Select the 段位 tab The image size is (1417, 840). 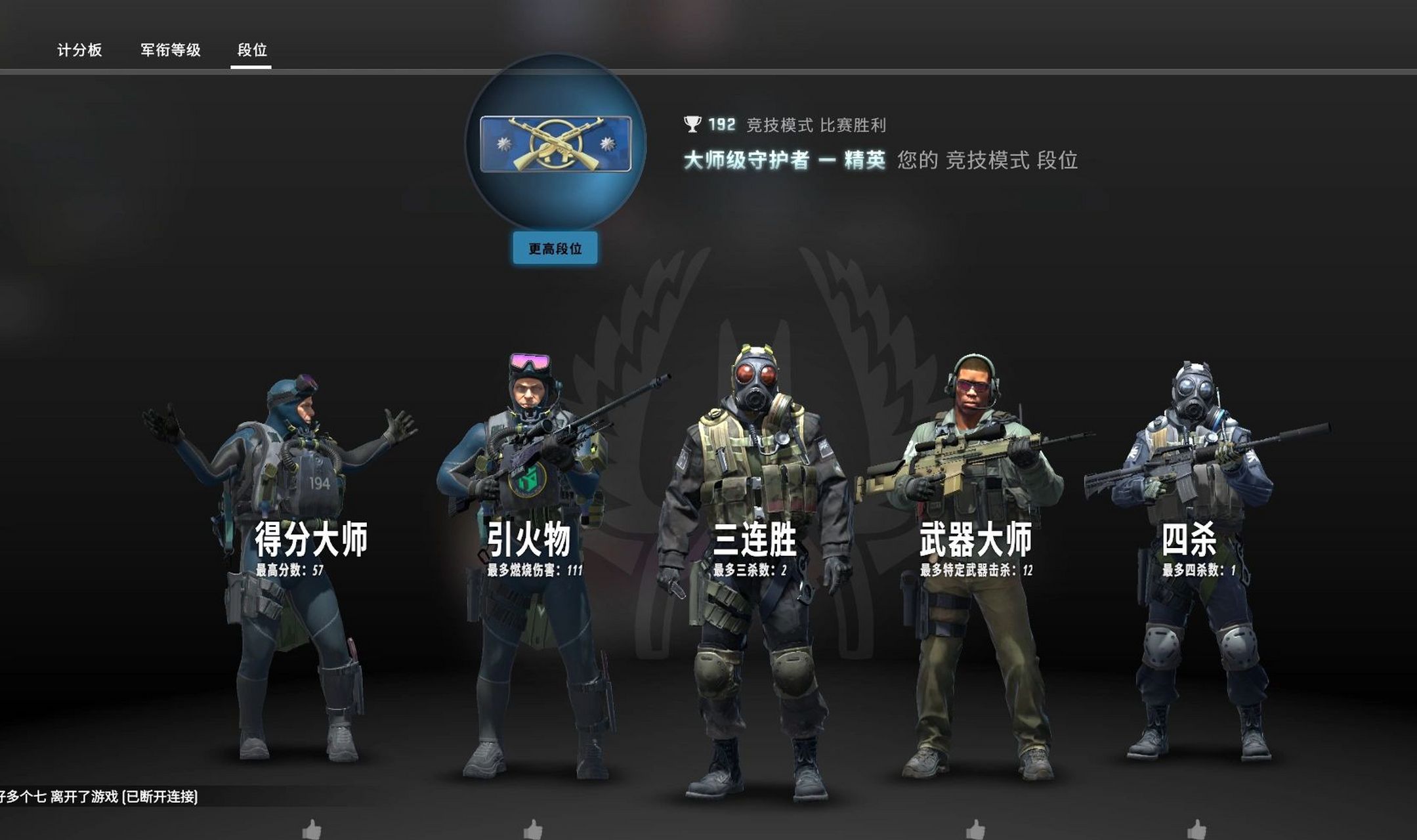[x=253, y=49]
